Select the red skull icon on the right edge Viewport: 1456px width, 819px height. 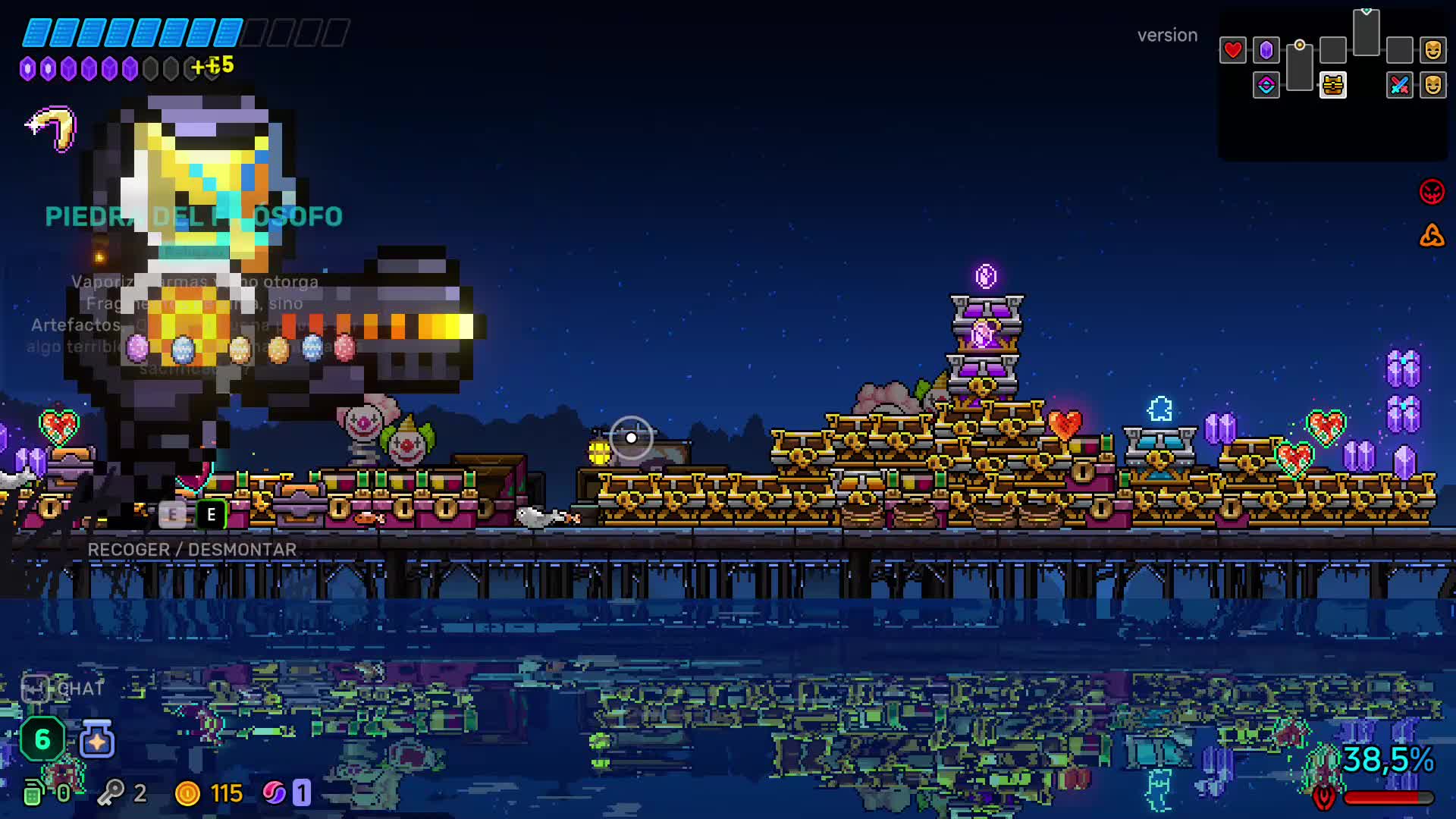point(1432,191)
